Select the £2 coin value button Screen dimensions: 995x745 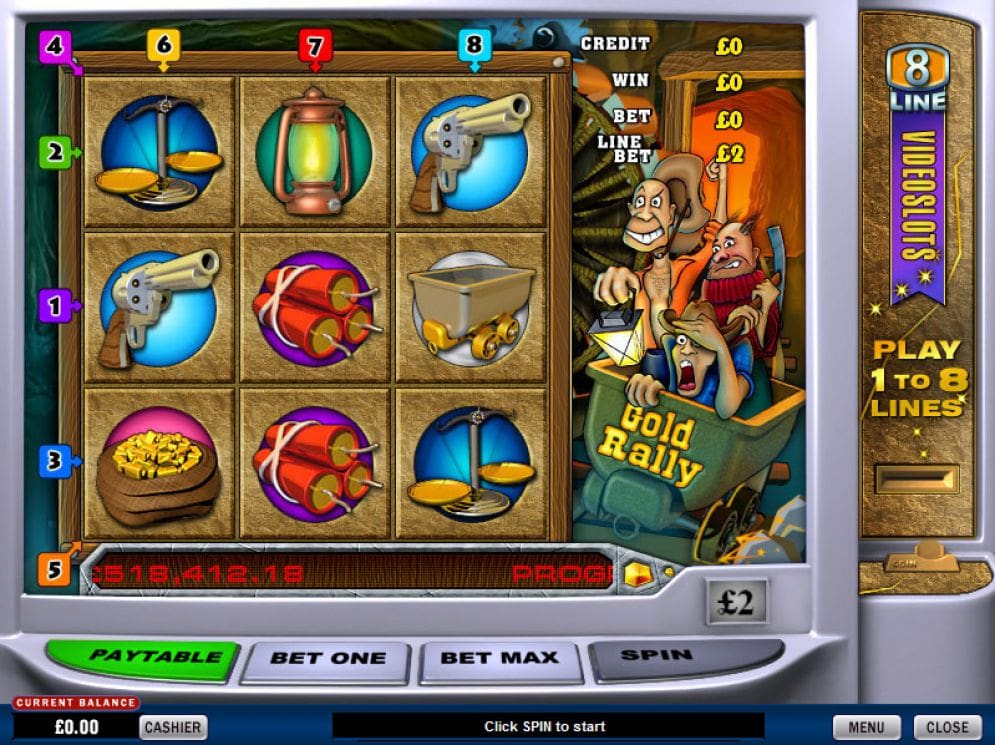point(736,603)
